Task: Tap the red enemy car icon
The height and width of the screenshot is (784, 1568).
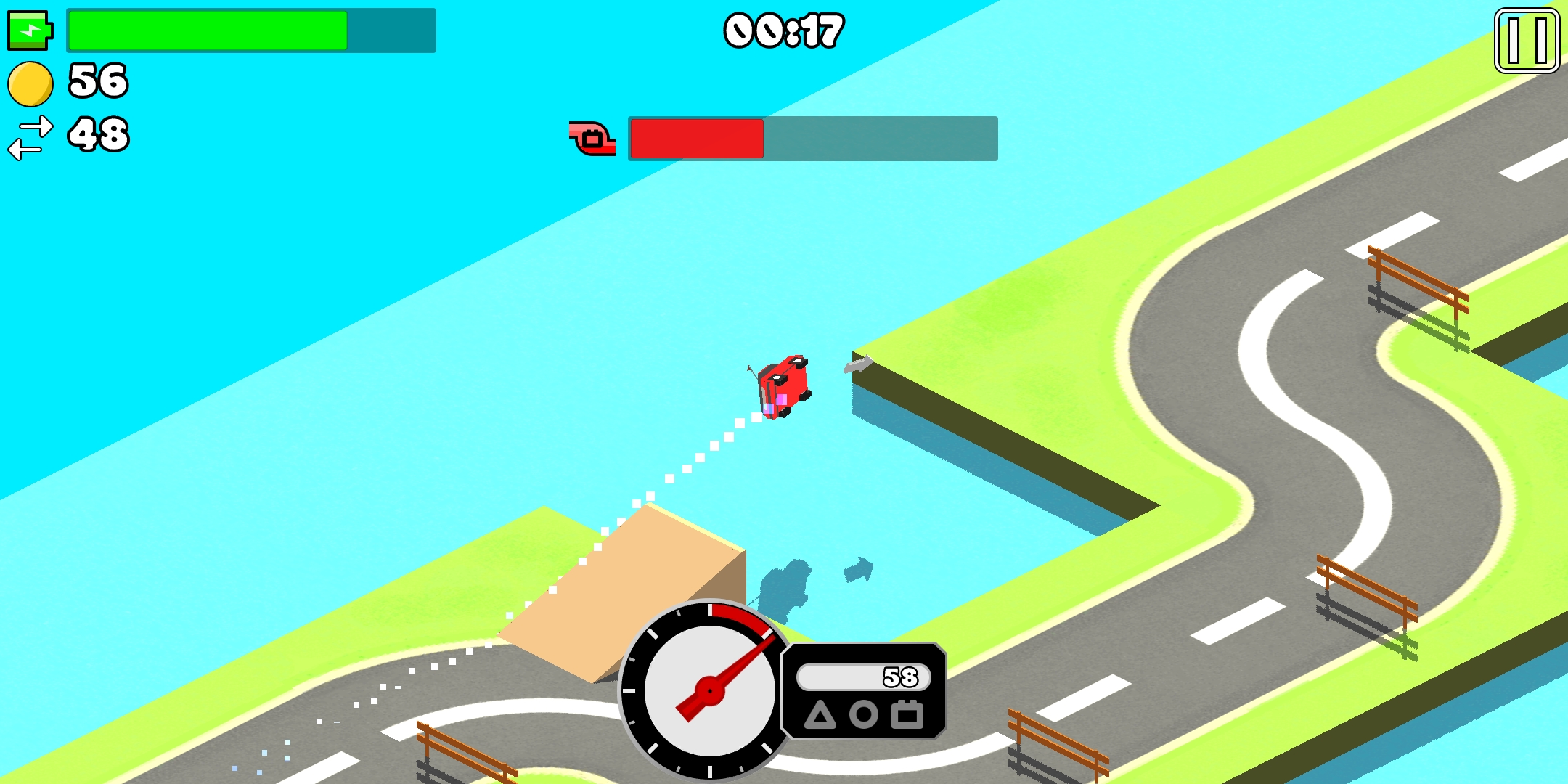Action: click(x=590, y=138)
